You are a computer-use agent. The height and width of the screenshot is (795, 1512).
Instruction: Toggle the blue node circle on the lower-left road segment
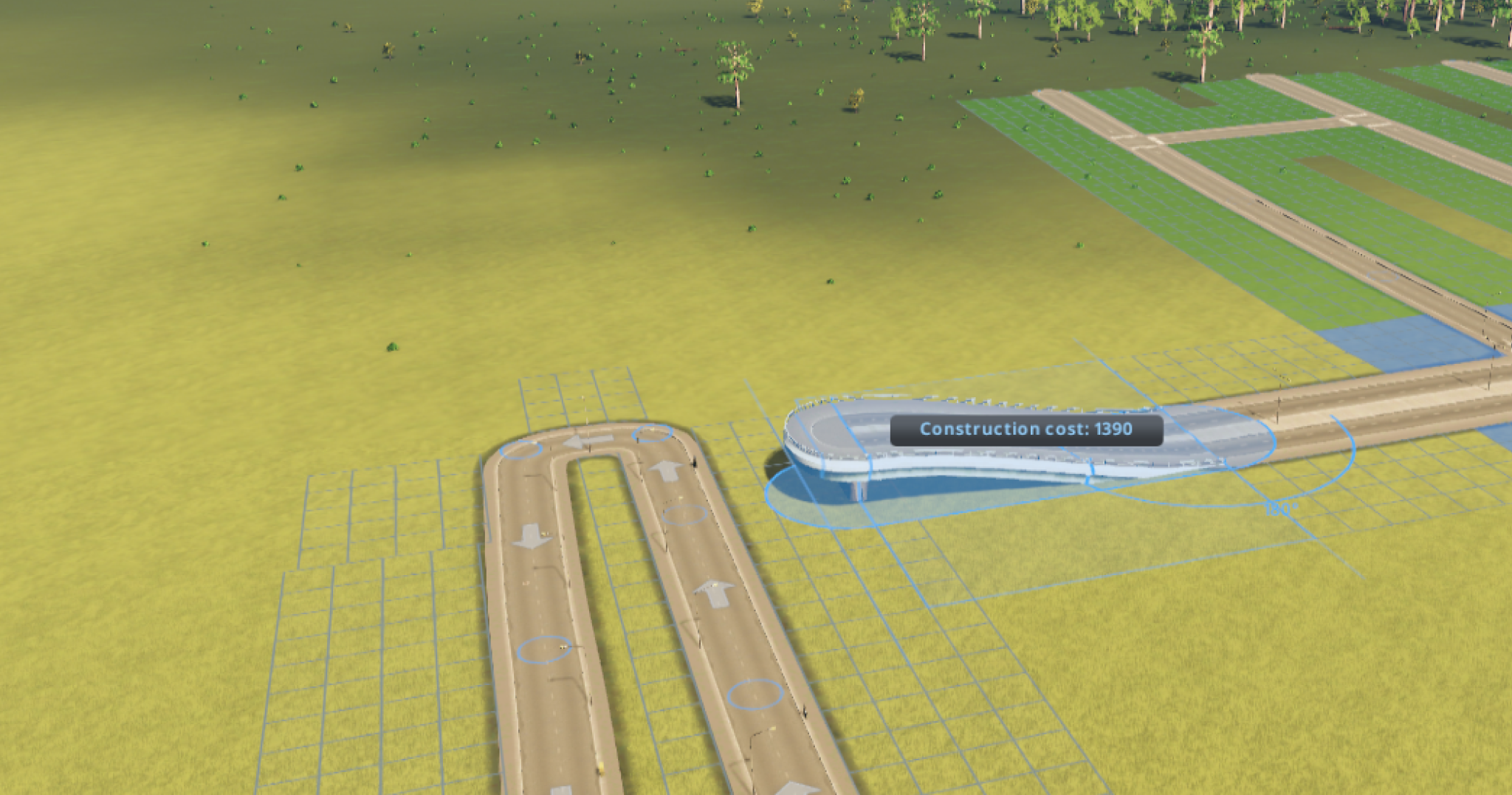click(543, 648)
